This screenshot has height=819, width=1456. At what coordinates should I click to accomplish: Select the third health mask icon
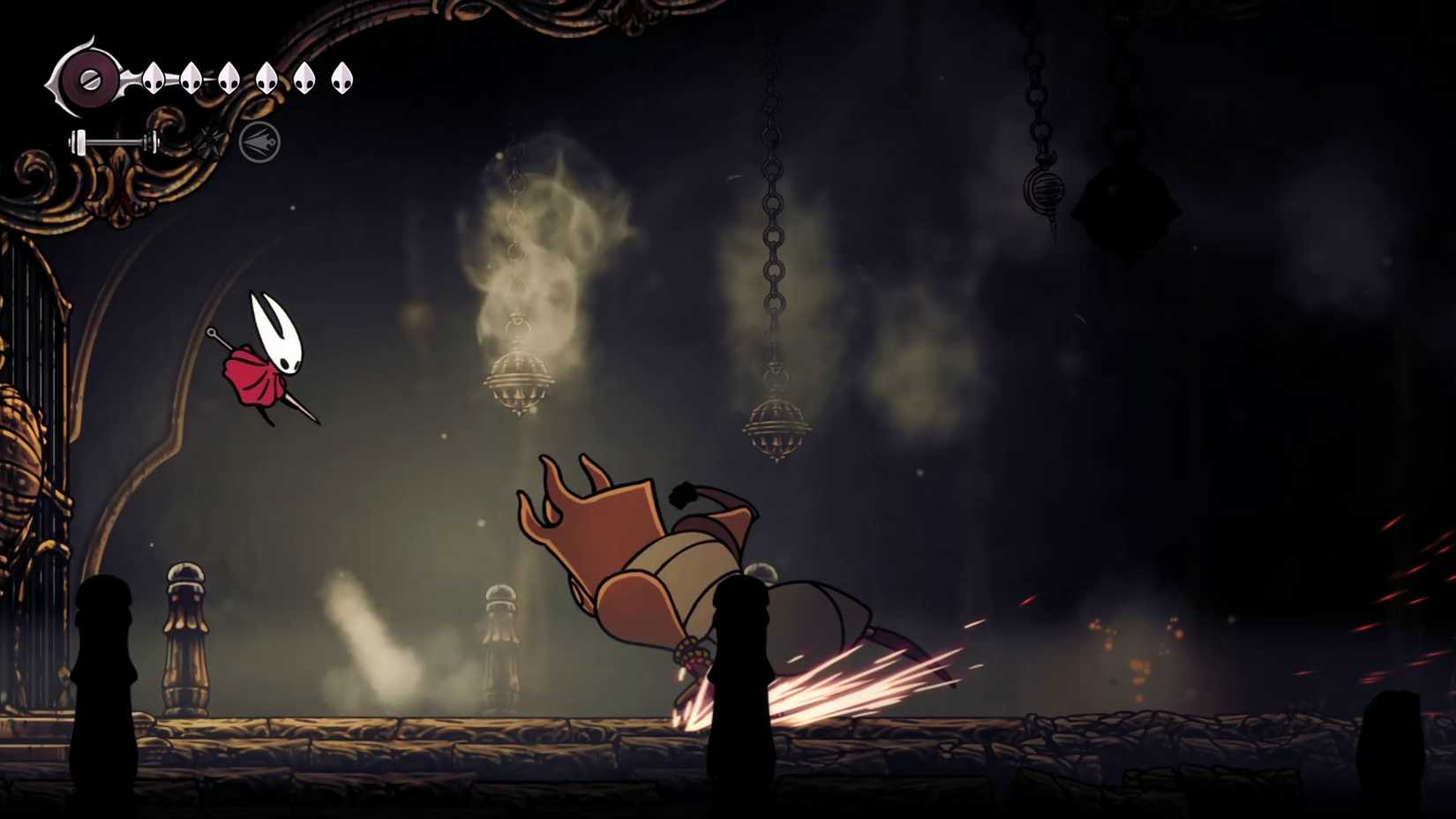[x=228, y=79]
